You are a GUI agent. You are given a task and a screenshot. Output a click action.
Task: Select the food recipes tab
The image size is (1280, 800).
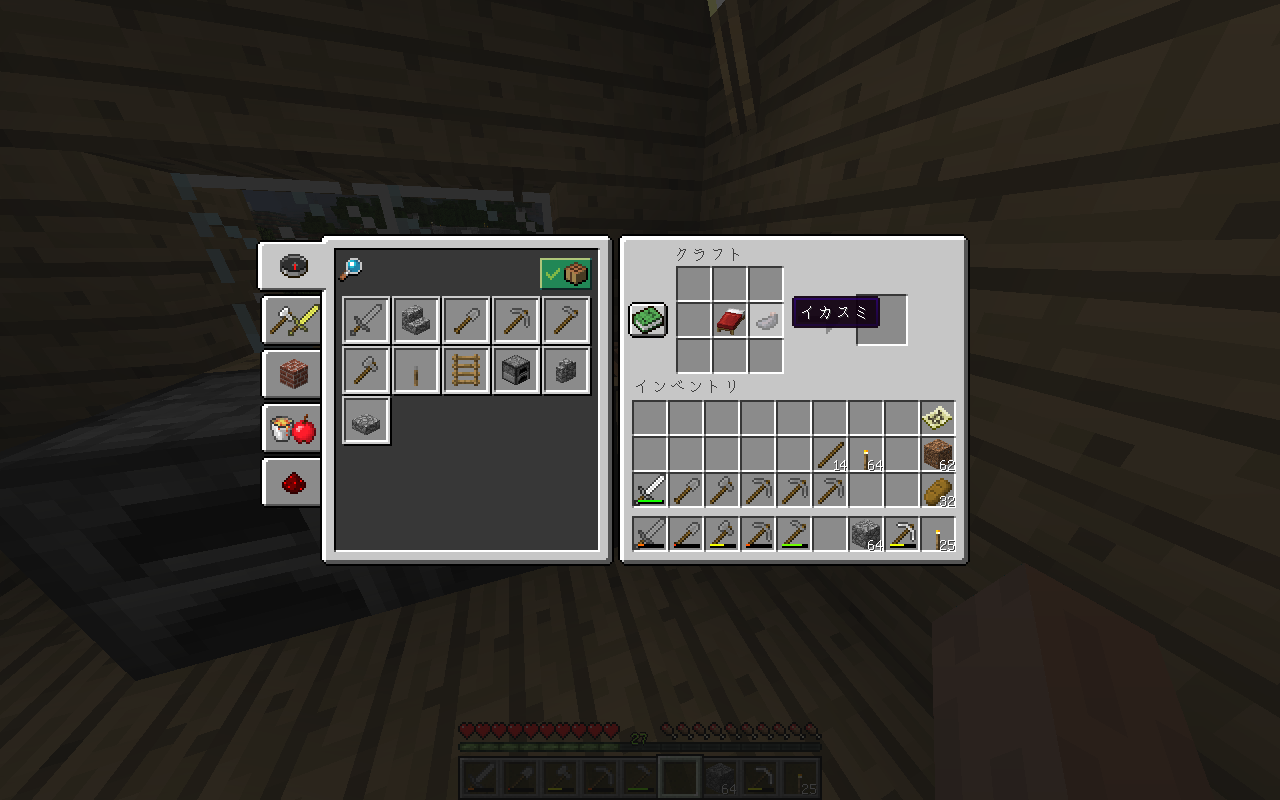291,428
